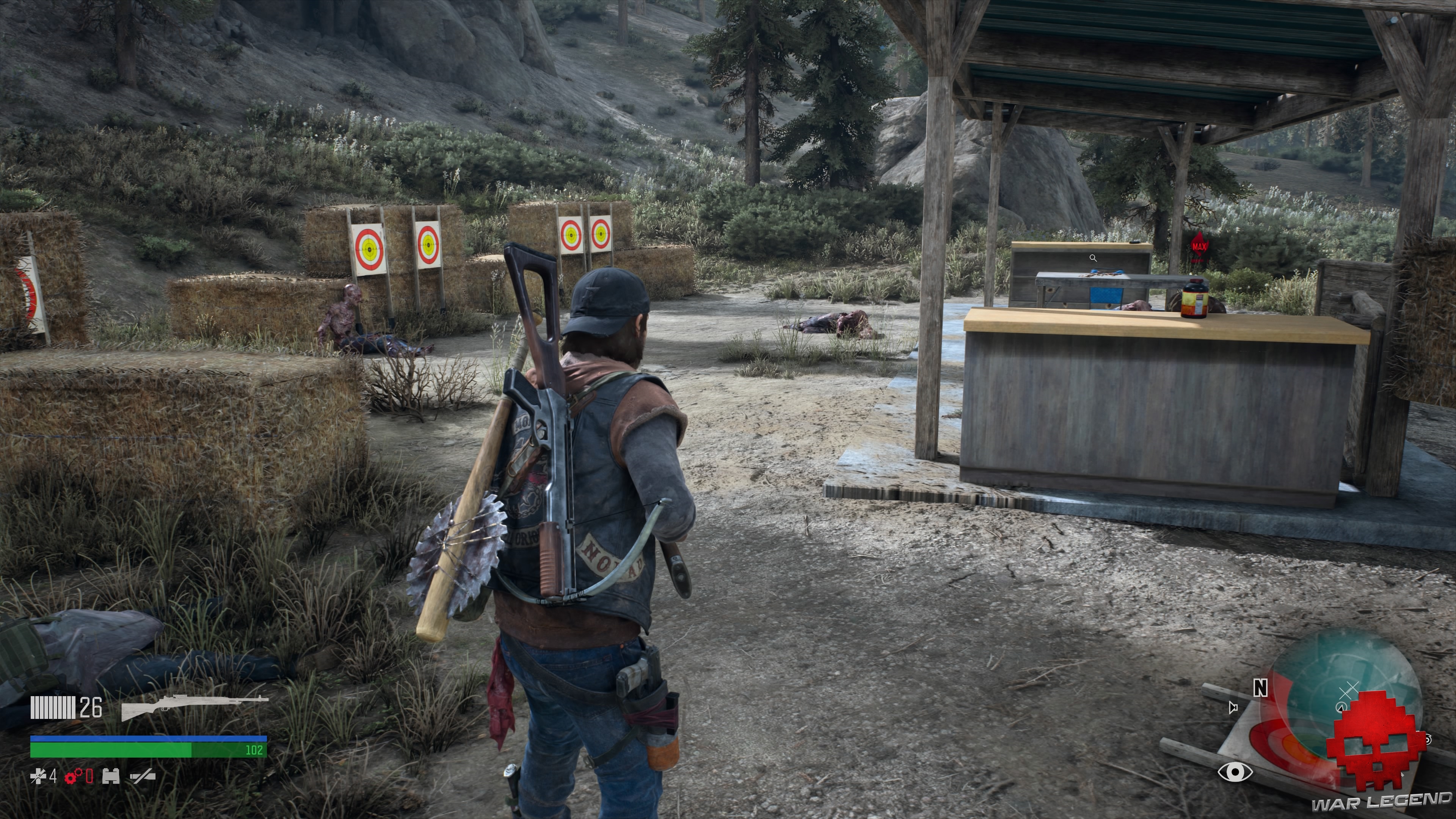This screenshot has height=819, width=1456.
Task: Toggle the white cursor arrow beside the minimap
Action: [x=1233, y=708]
